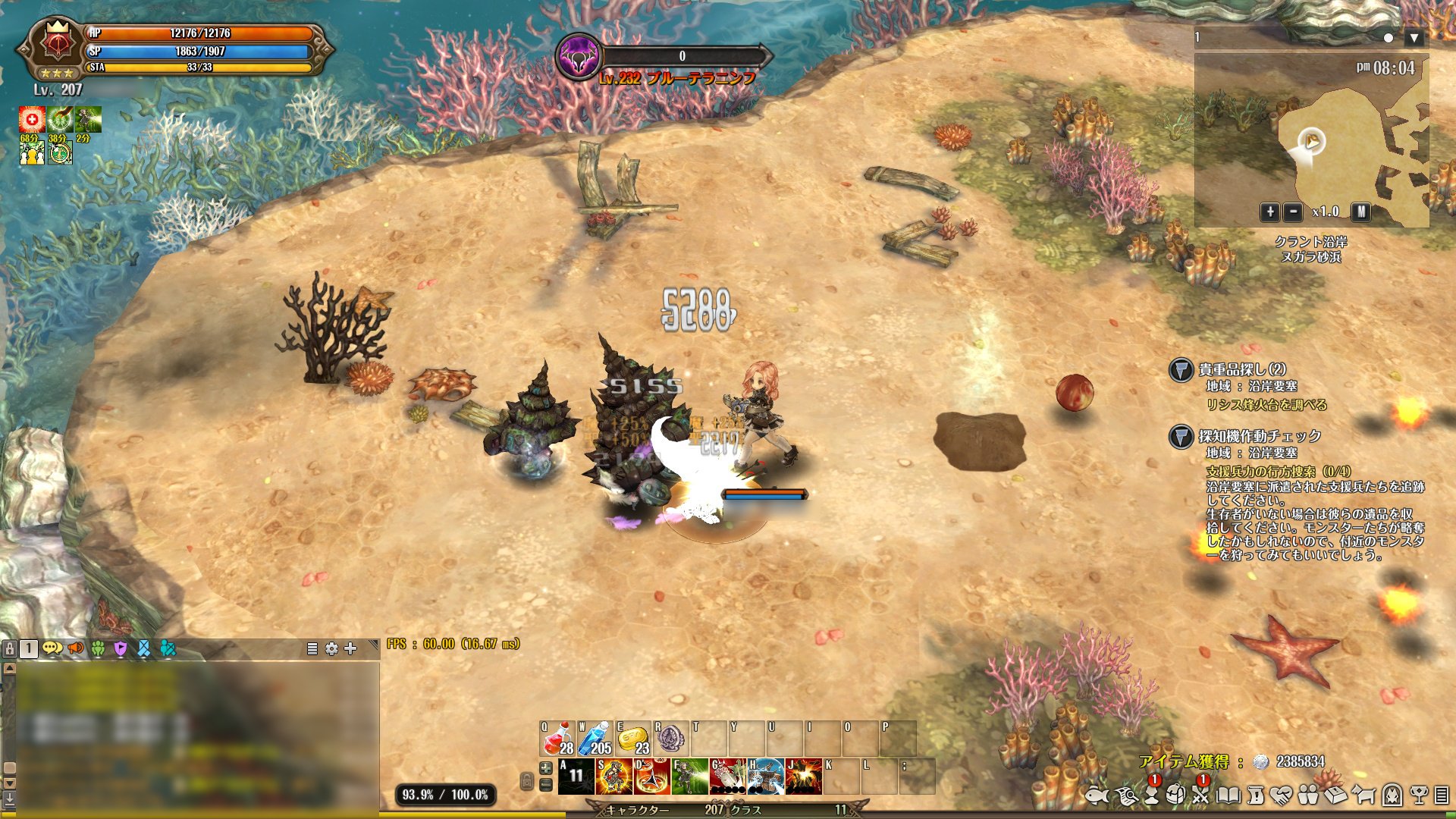The height and width of the screenshot is (819, 1456).
Task: Activate the red explosion skill on J
Action: pos(803,777)
